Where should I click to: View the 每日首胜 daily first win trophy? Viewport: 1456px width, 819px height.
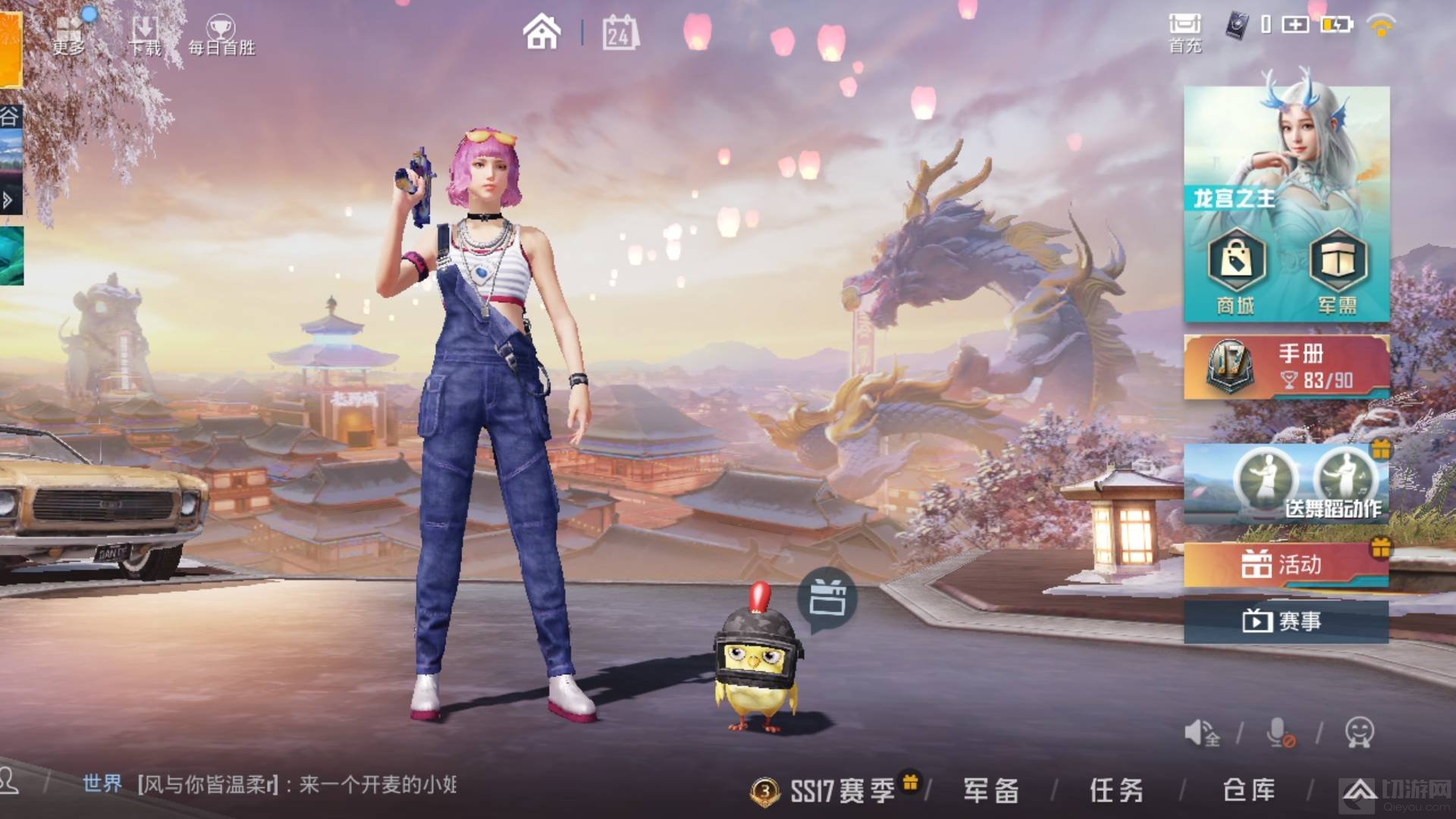221,36
